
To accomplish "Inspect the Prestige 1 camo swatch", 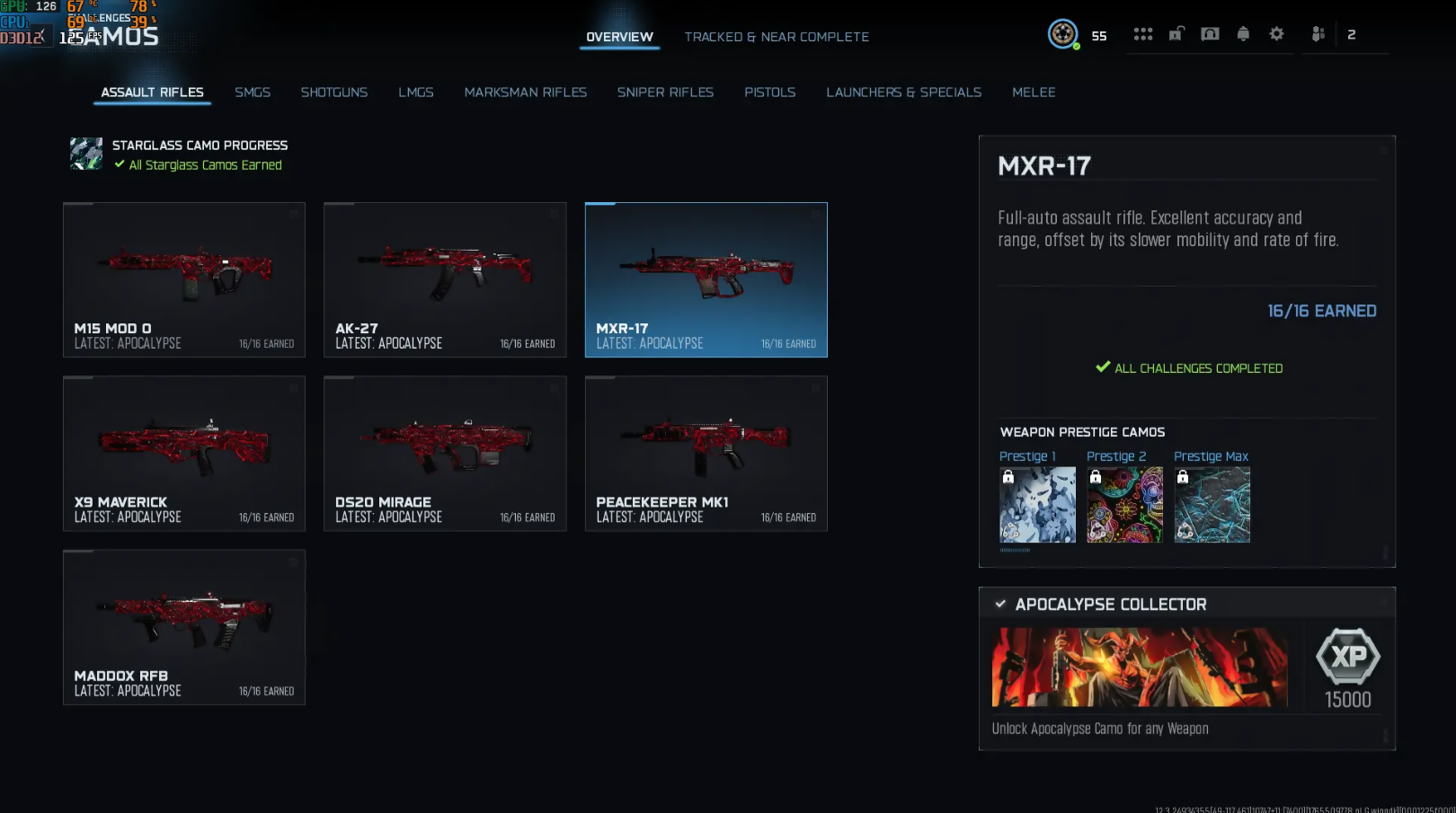I will (x=1037, y=505).
